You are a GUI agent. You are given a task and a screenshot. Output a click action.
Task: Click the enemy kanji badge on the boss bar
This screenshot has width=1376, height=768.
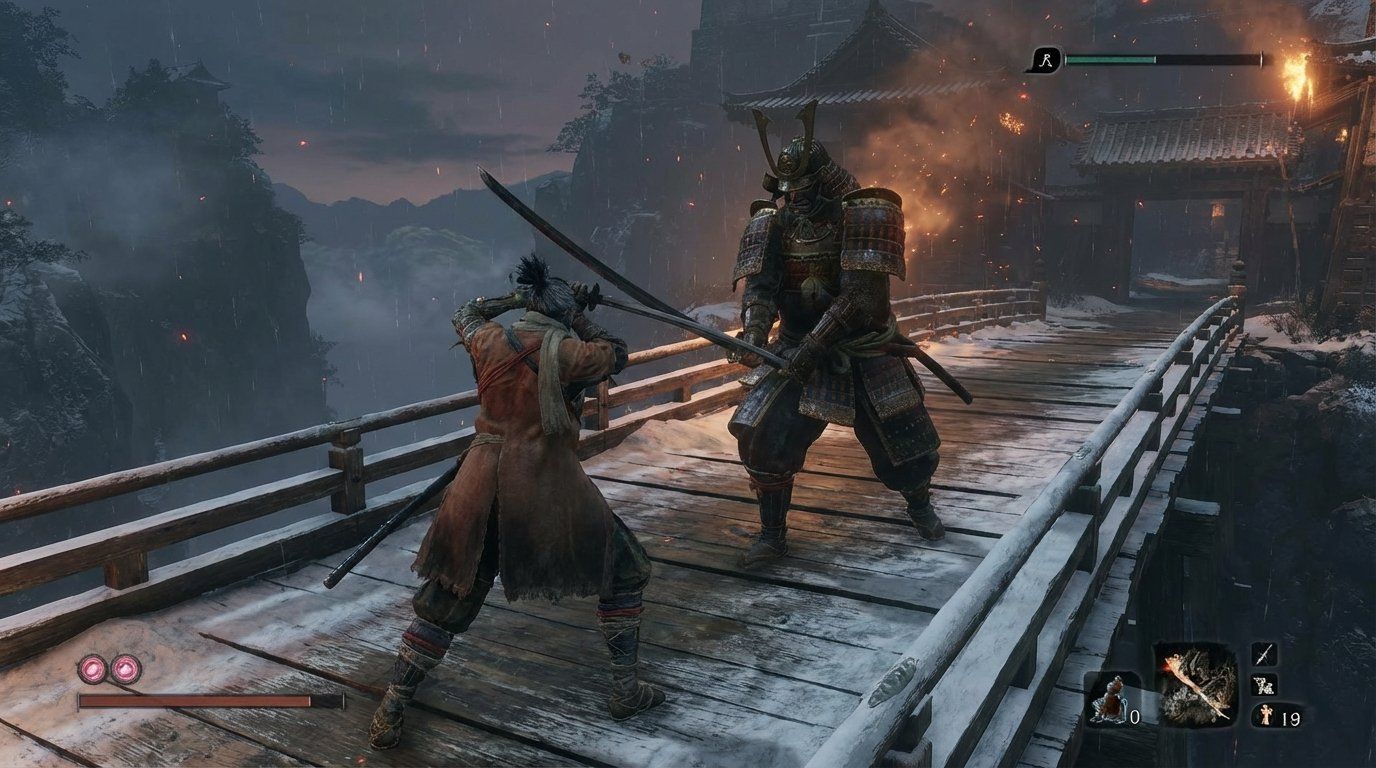1044,62
